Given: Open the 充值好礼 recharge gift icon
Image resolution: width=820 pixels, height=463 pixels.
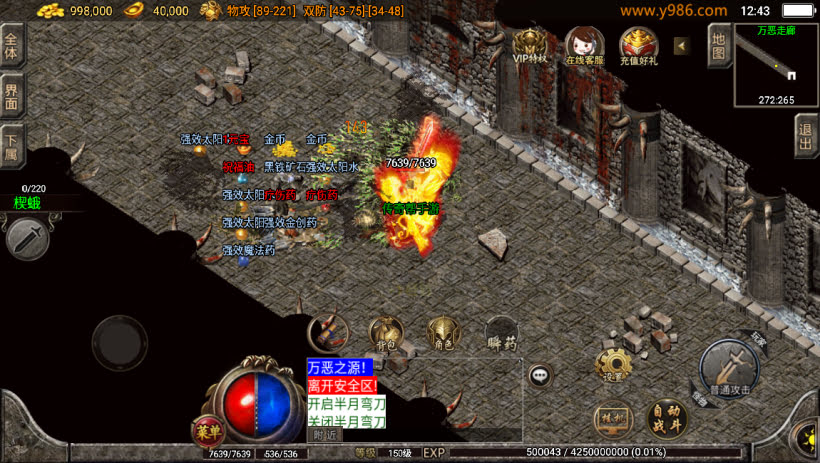Looking at the screenshot, I should pyautogui.click(x=638, y=46).
